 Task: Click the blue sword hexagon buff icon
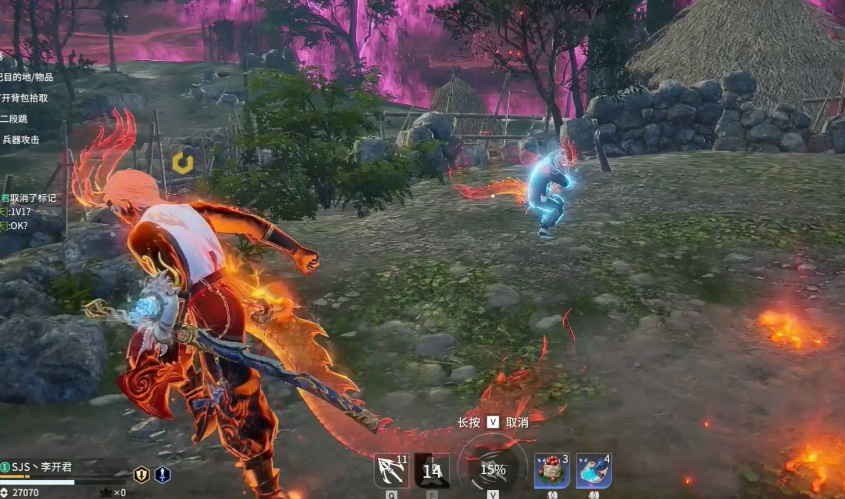[162, 475]
